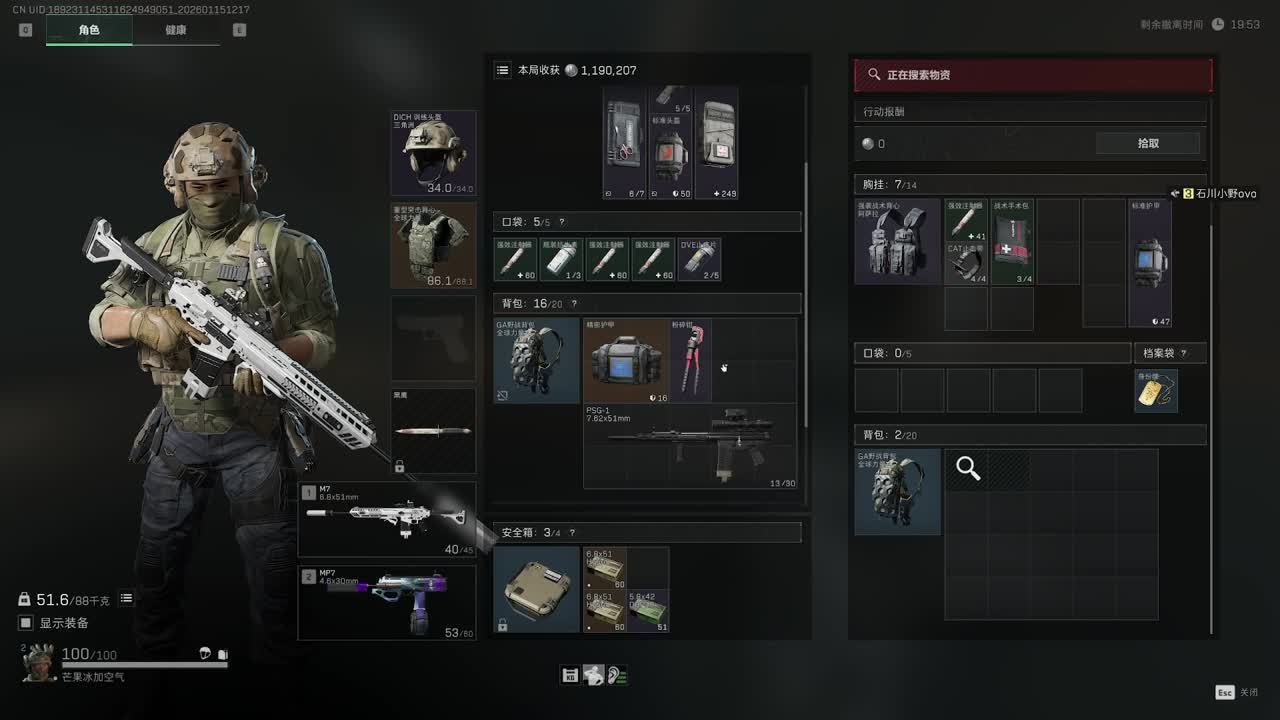
Task: Select the 精密护甲 repair kit item
Action: click(625, 361)
